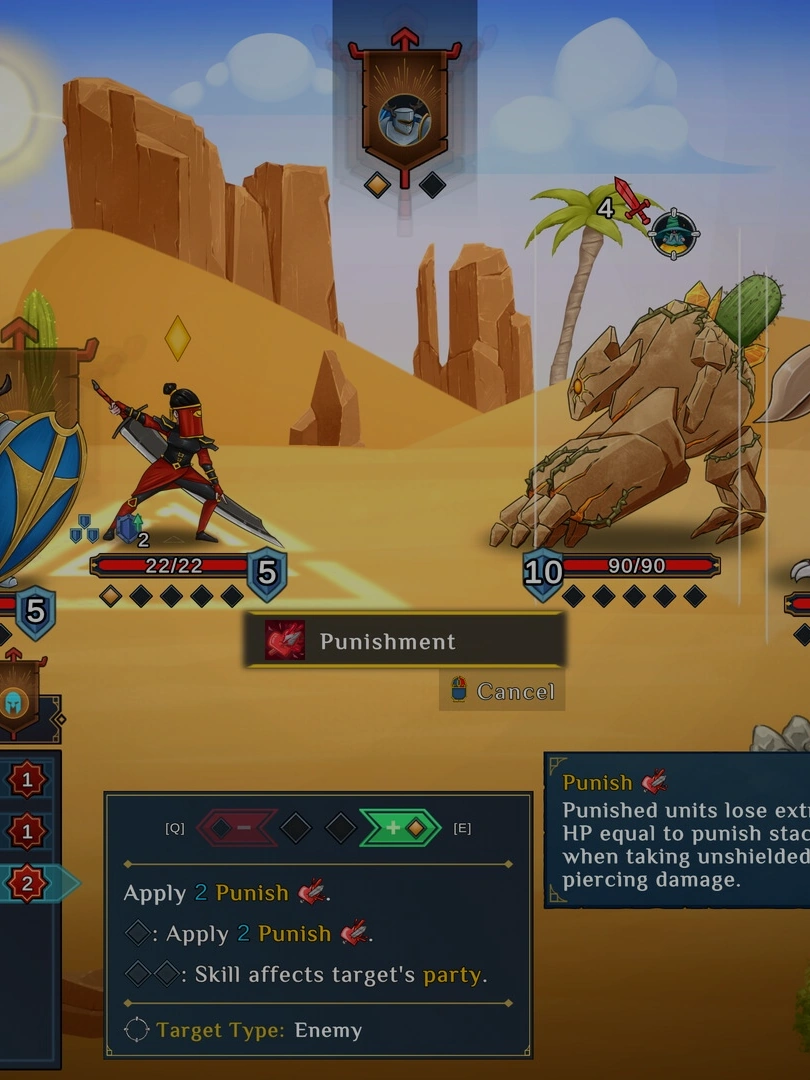Add a mana crystal with the green plus button

400,828
